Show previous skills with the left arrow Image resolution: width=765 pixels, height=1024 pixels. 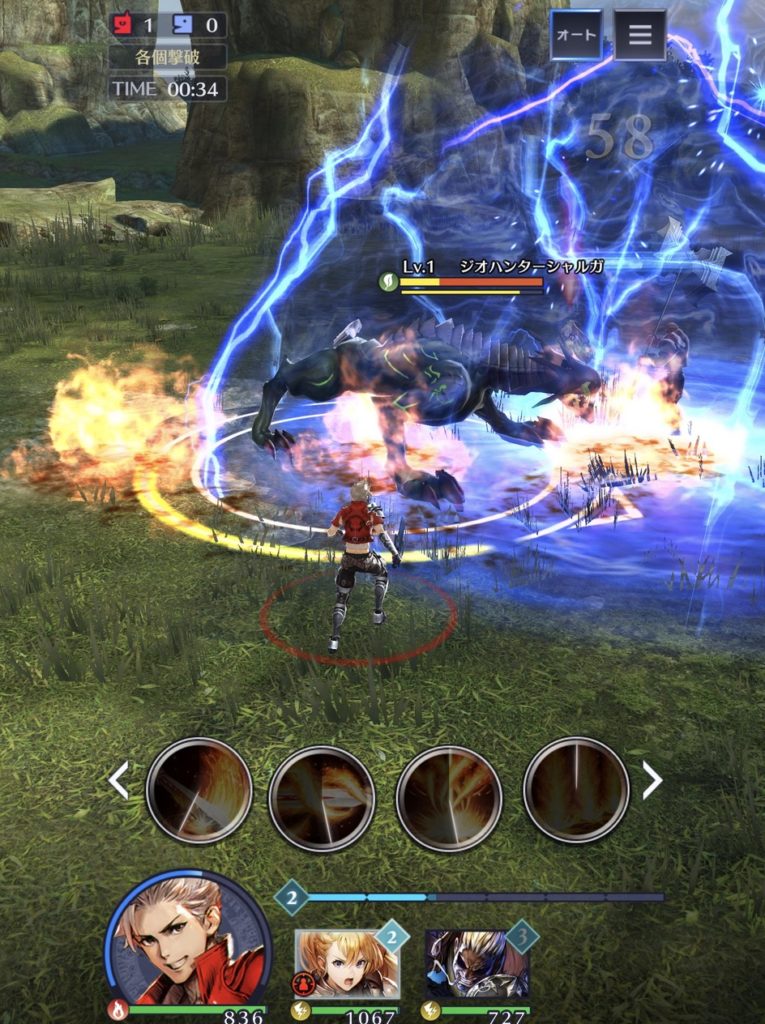click(119, 781)
